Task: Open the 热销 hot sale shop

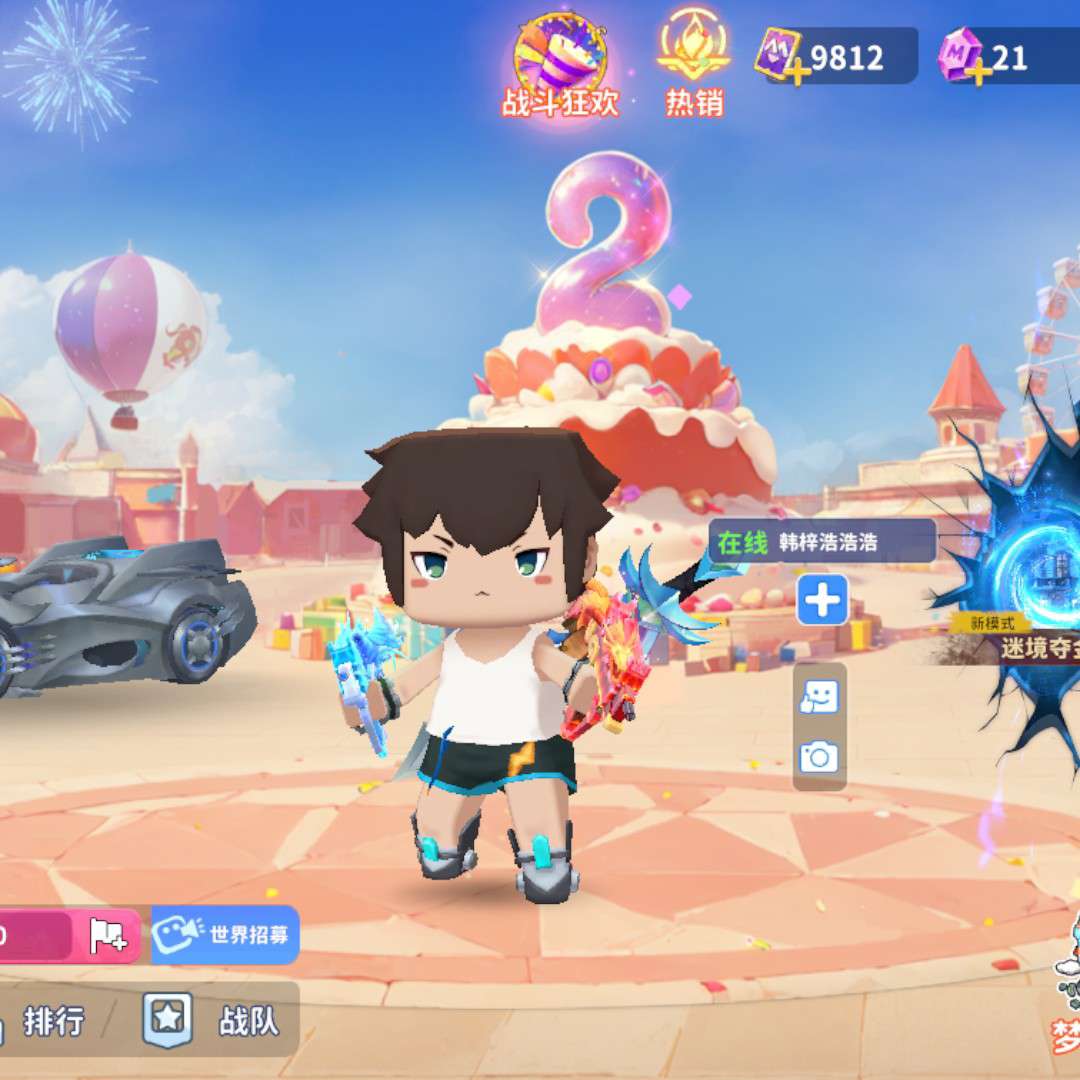Action: point(693,62)
